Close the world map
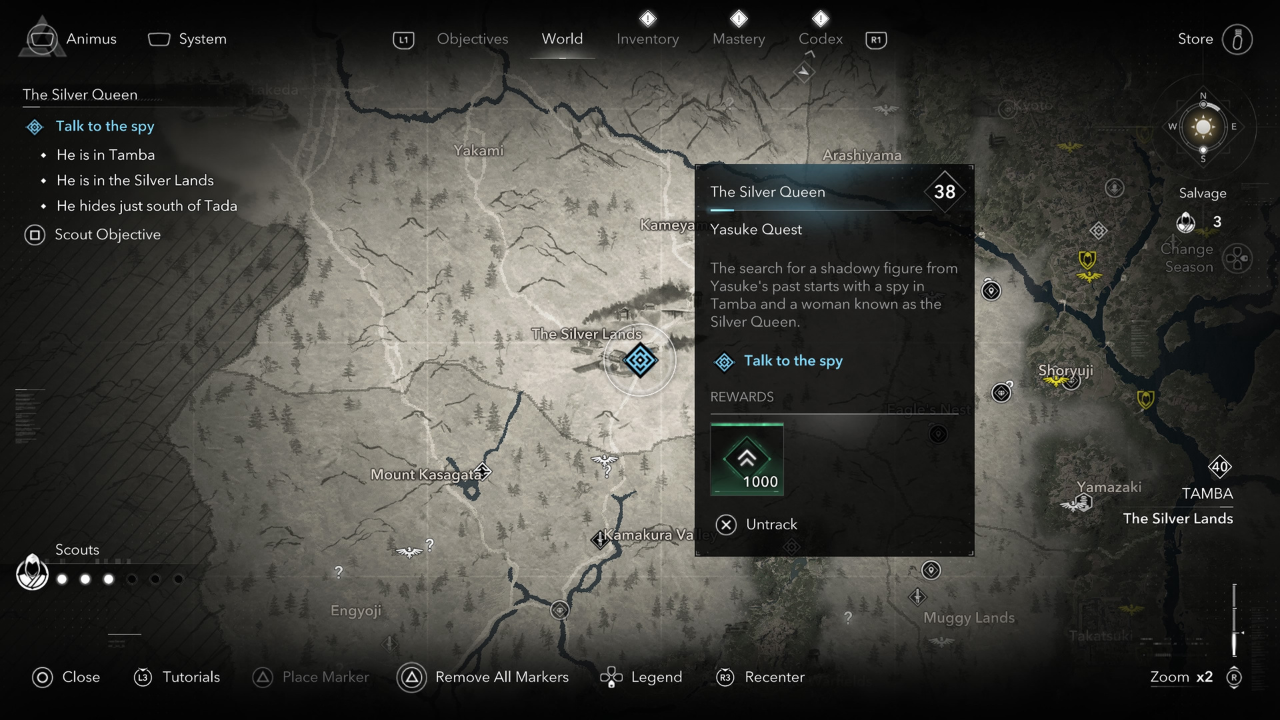 click(x=66, y=677)
